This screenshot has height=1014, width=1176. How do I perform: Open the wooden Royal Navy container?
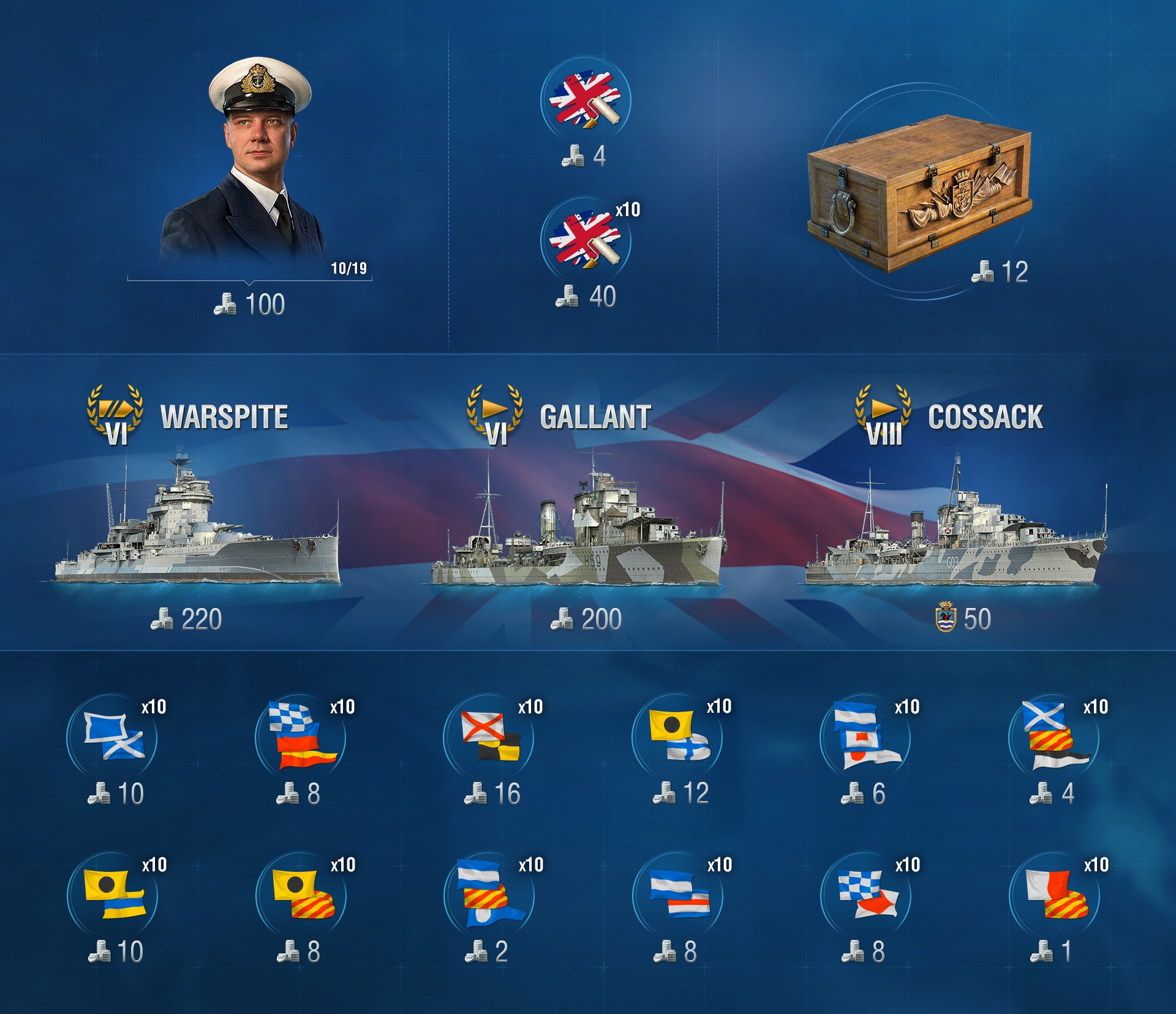(919, 193)
